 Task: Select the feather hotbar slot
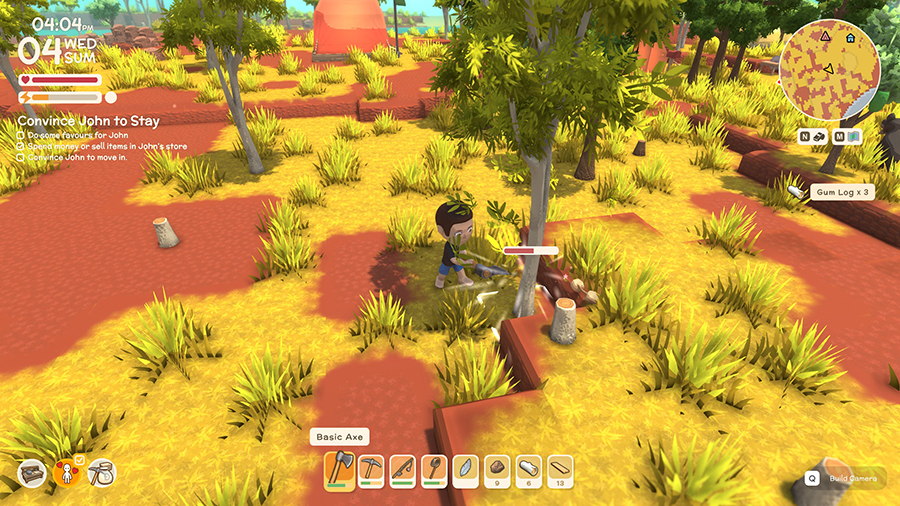pos(466,470)
